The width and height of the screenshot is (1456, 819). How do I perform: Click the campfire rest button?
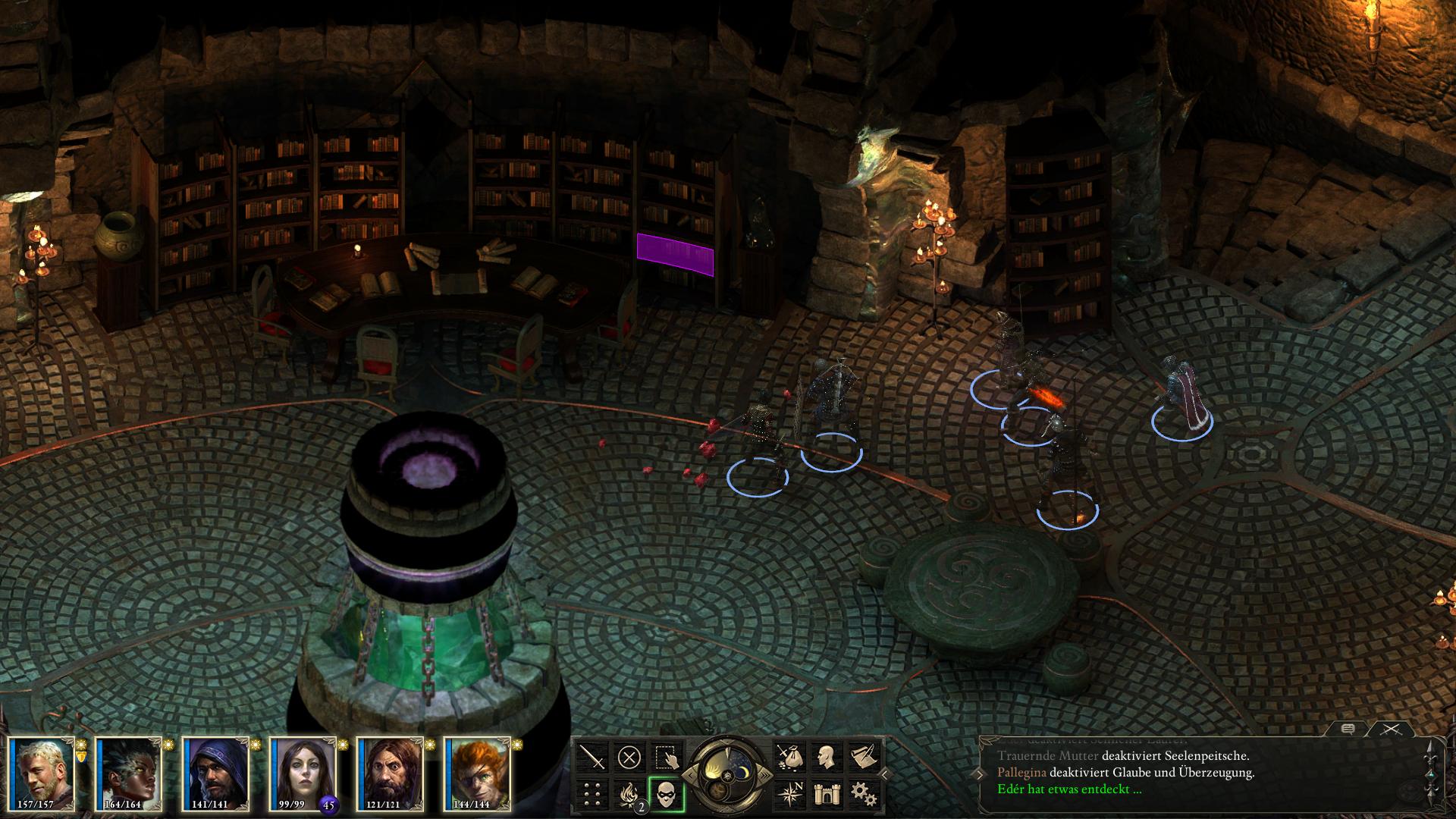coord(629,794)
